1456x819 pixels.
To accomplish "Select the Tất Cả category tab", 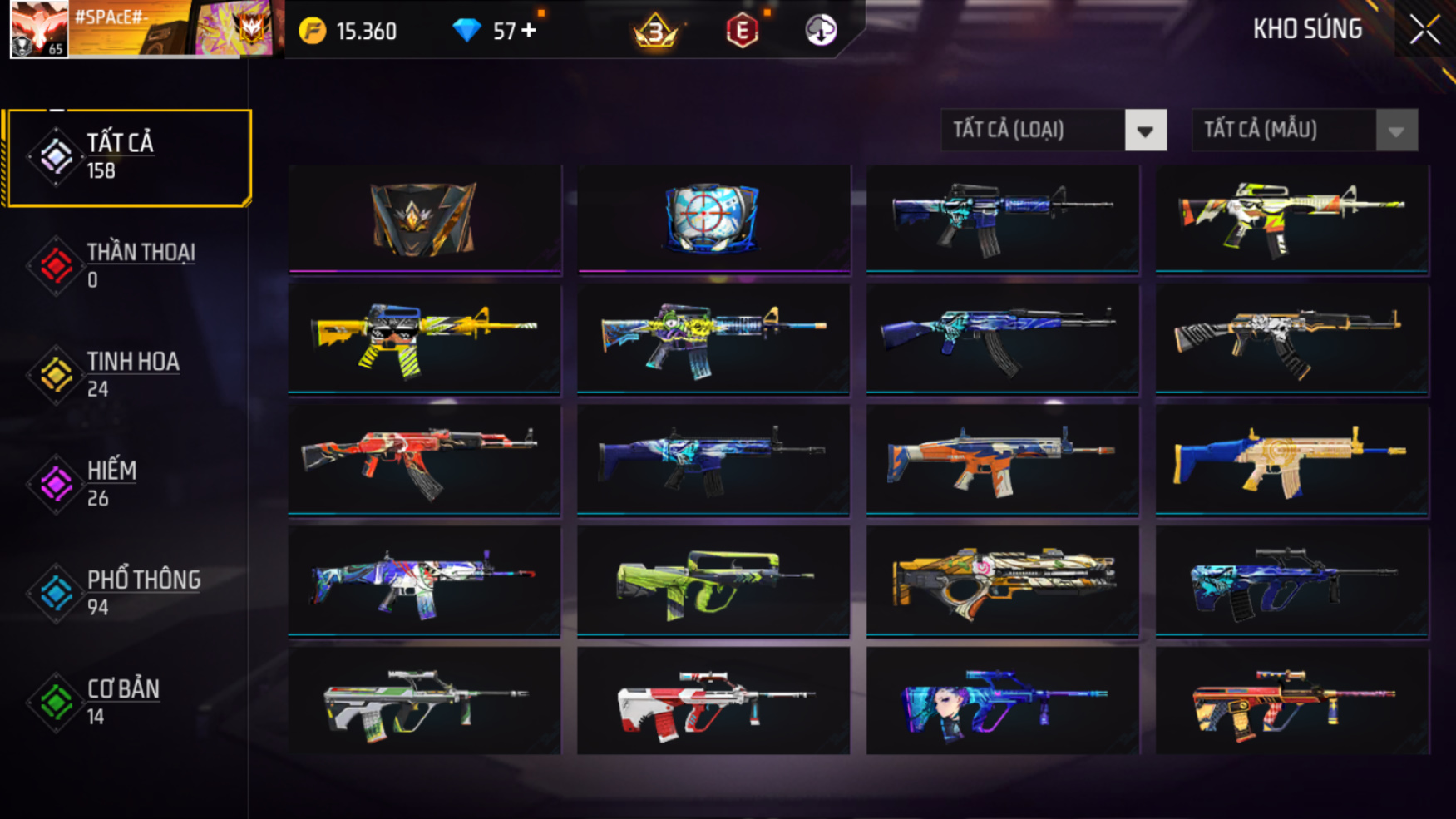I will tap(127, 157).
